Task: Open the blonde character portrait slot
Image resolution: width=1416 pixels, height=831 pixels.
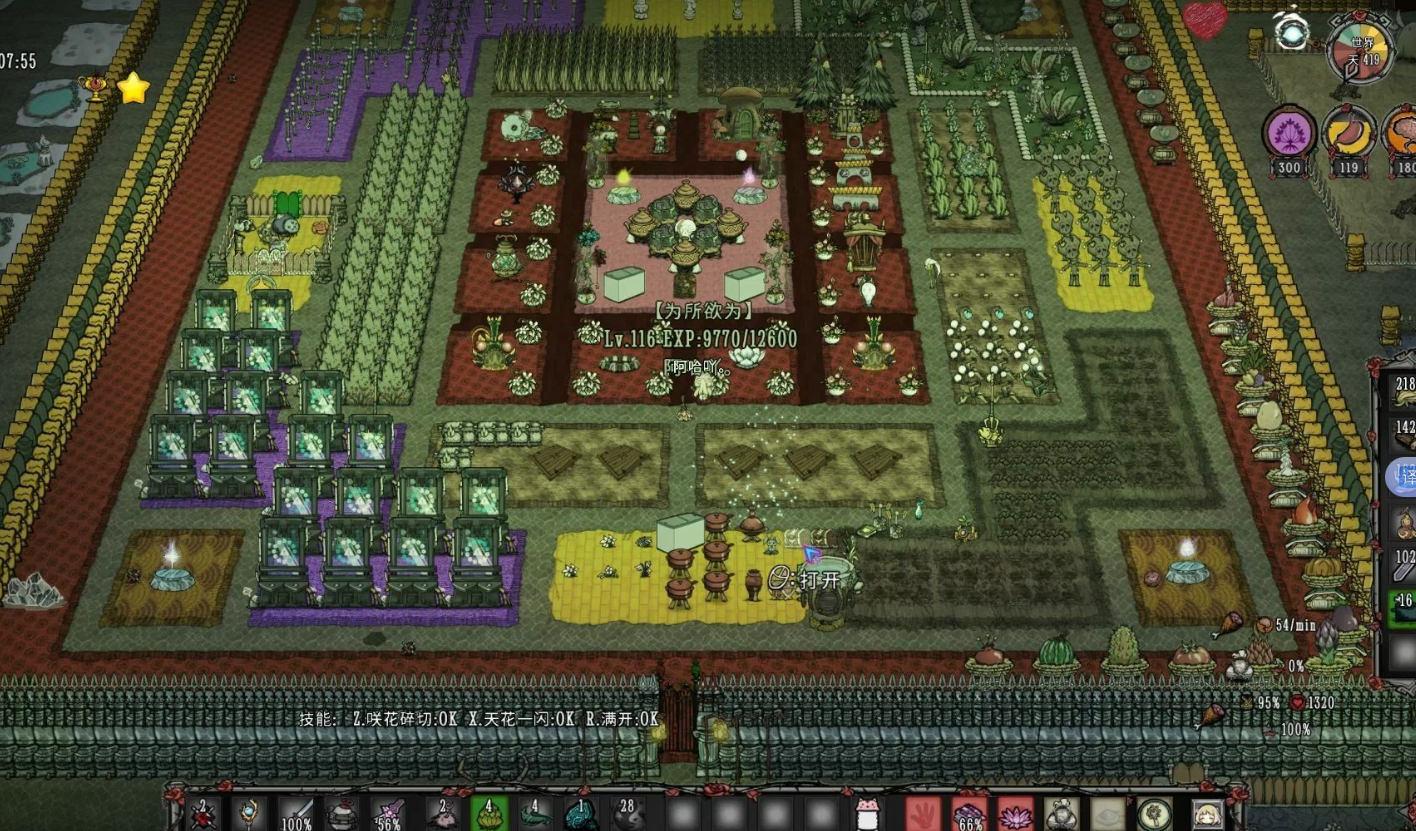Action: 1207,813
